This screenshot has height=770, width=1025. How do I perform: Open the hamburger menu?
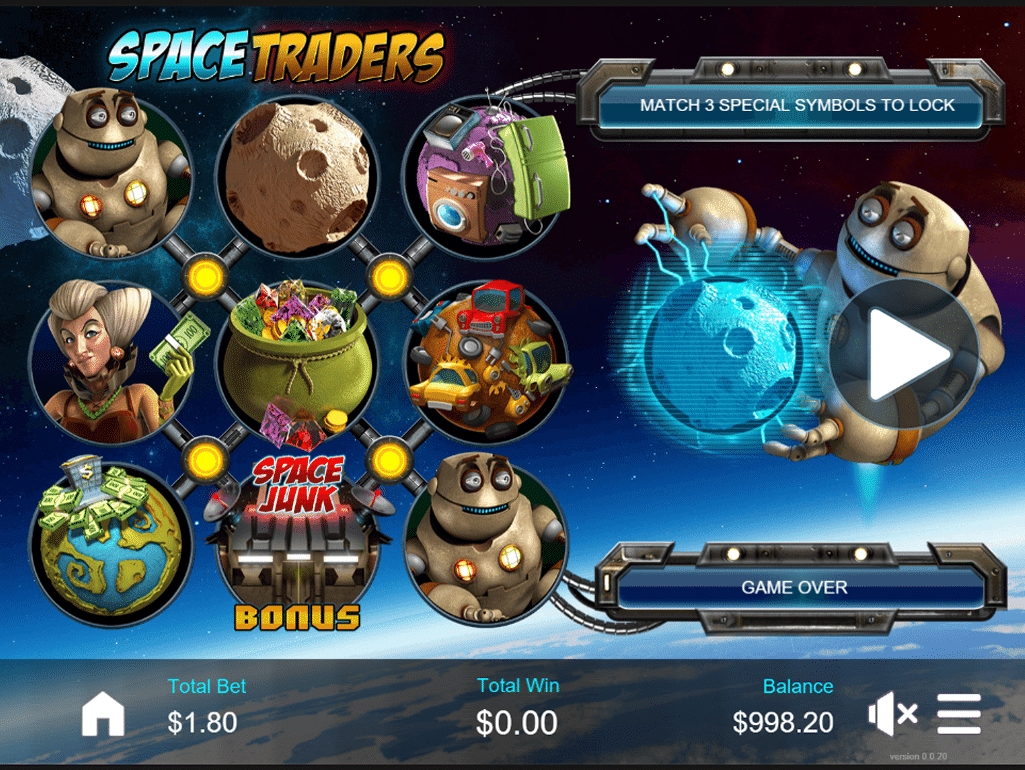click(x=959, y=714)
